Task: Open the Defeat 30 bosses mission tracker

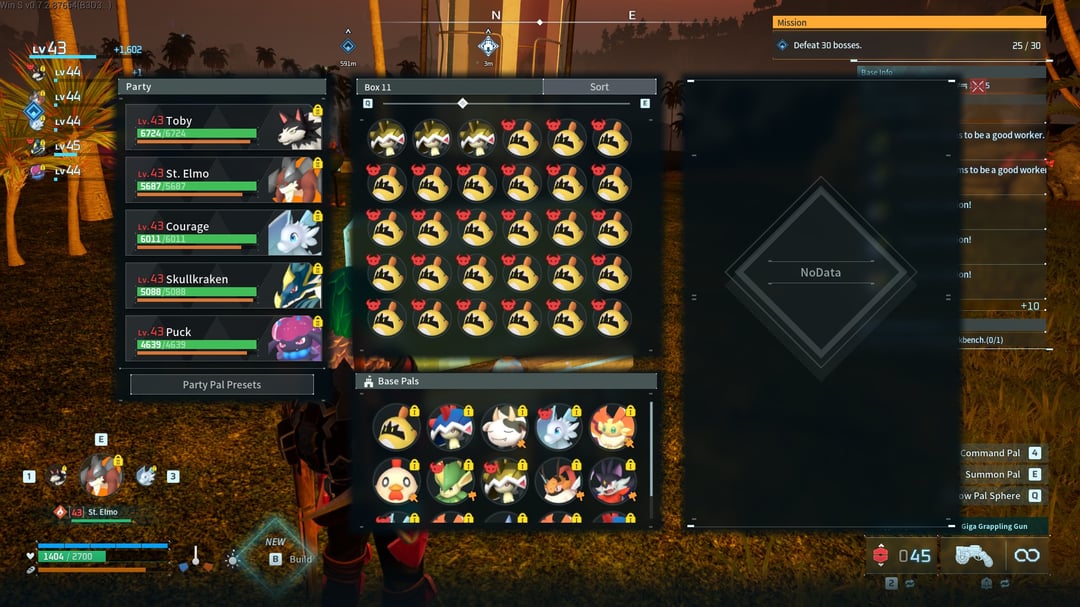Action: (908, 45)
